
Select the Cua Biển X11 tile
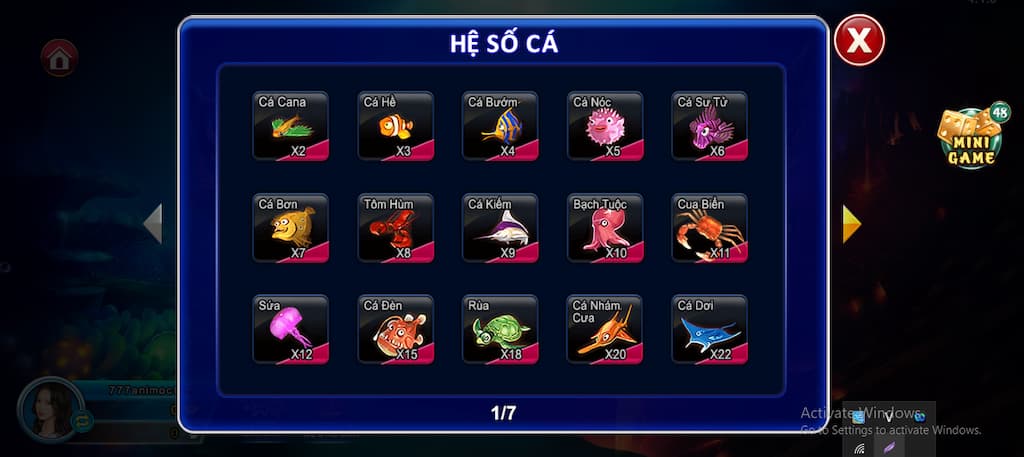(x=710, y=228)
